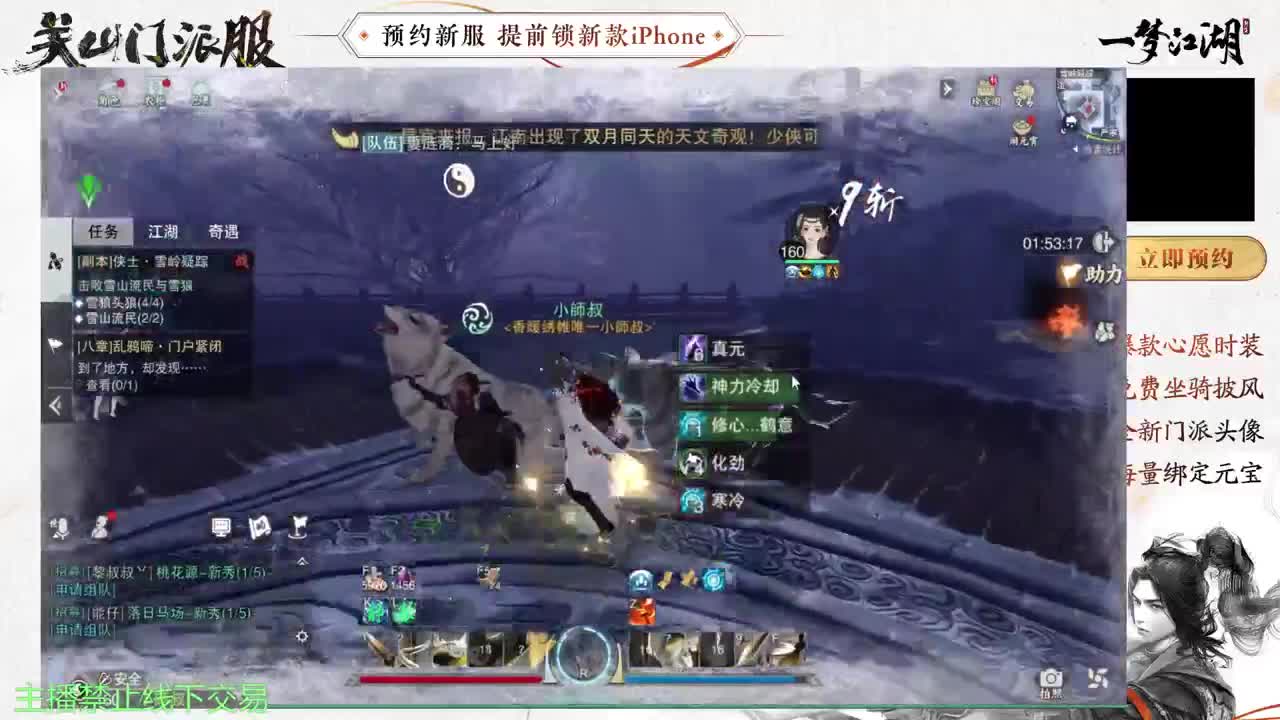This screenshot has width=1280, height=720.
Task: Switch to the 江湖 tab
Action: click(x=165, y=231)
